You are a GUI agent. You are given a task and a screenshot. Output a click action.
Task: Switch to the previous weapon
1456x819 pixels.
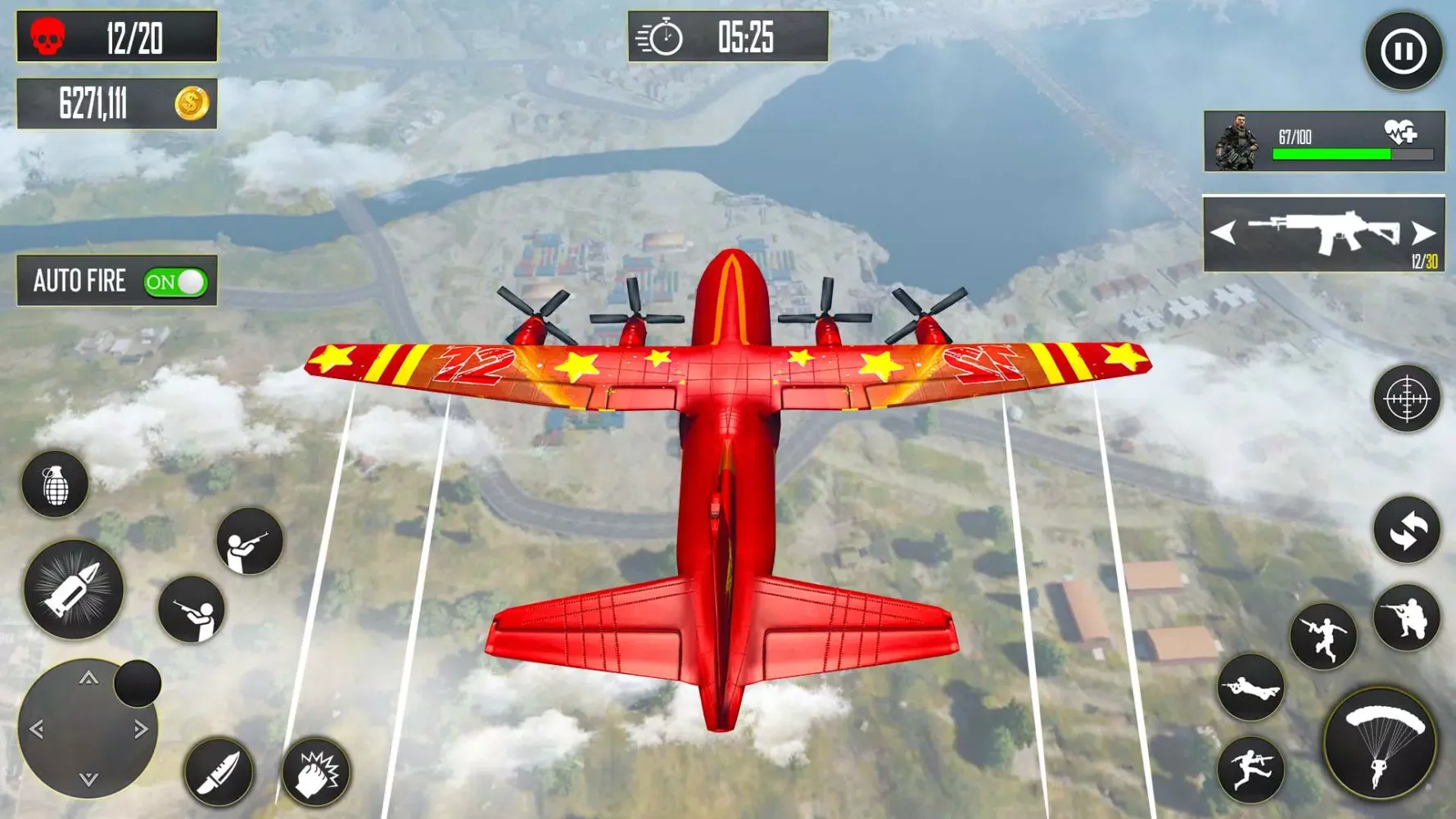[x=1223, y=233]
